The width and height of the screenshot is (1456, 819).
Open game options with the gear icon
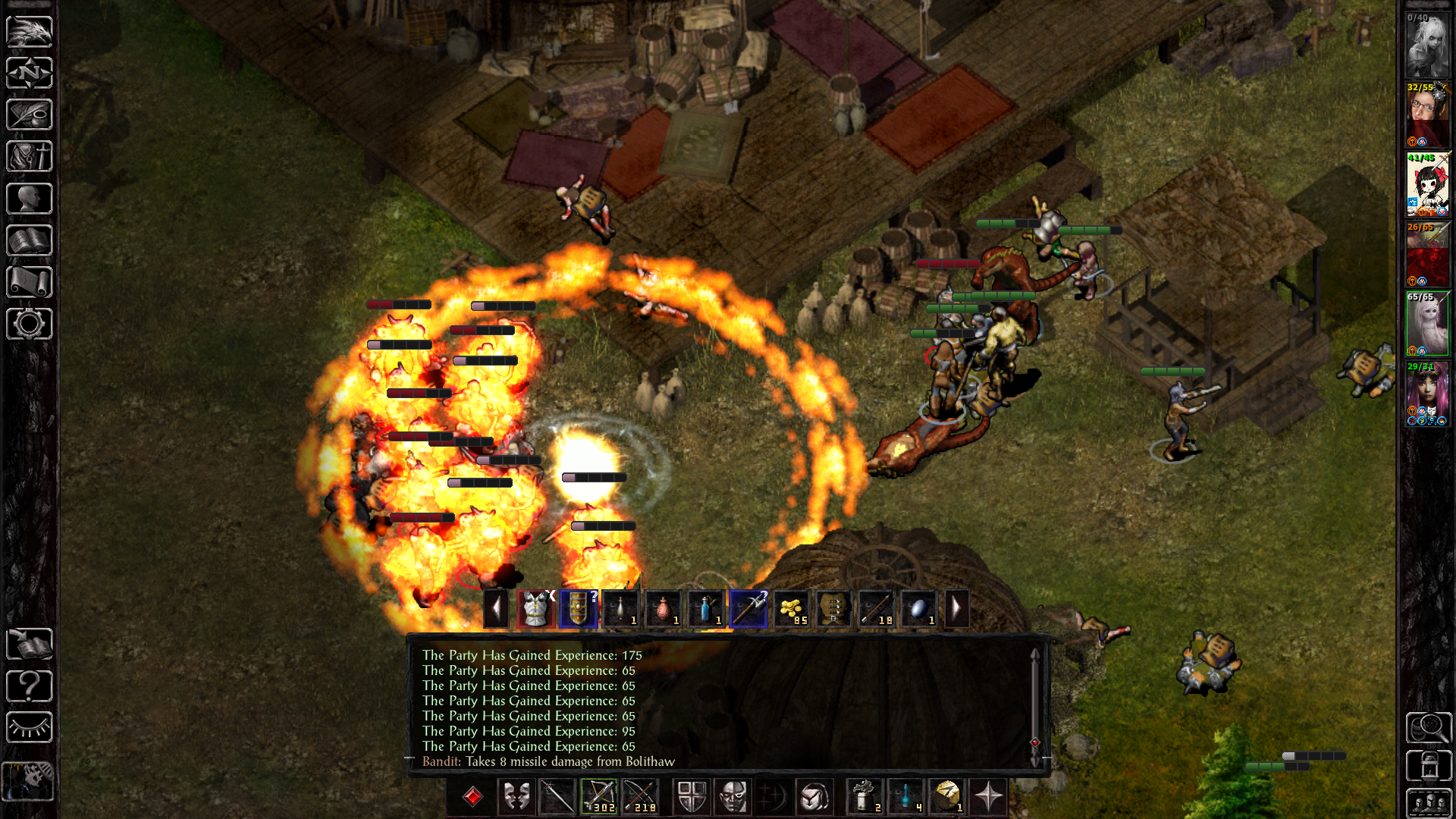point(30,324)
